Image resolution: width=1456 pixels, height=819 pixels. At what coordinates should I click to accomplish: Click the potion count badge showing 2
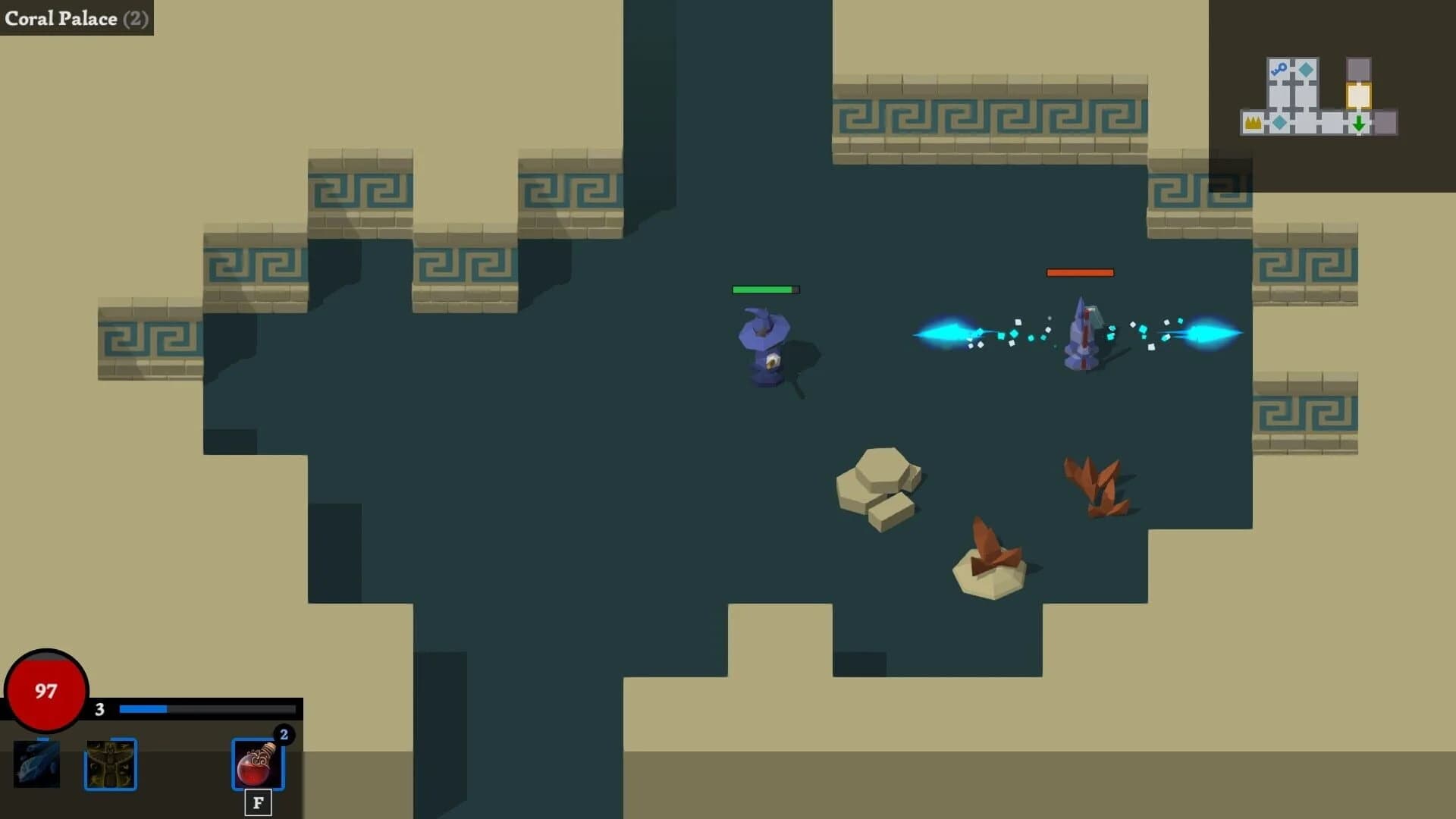(282, 733)
